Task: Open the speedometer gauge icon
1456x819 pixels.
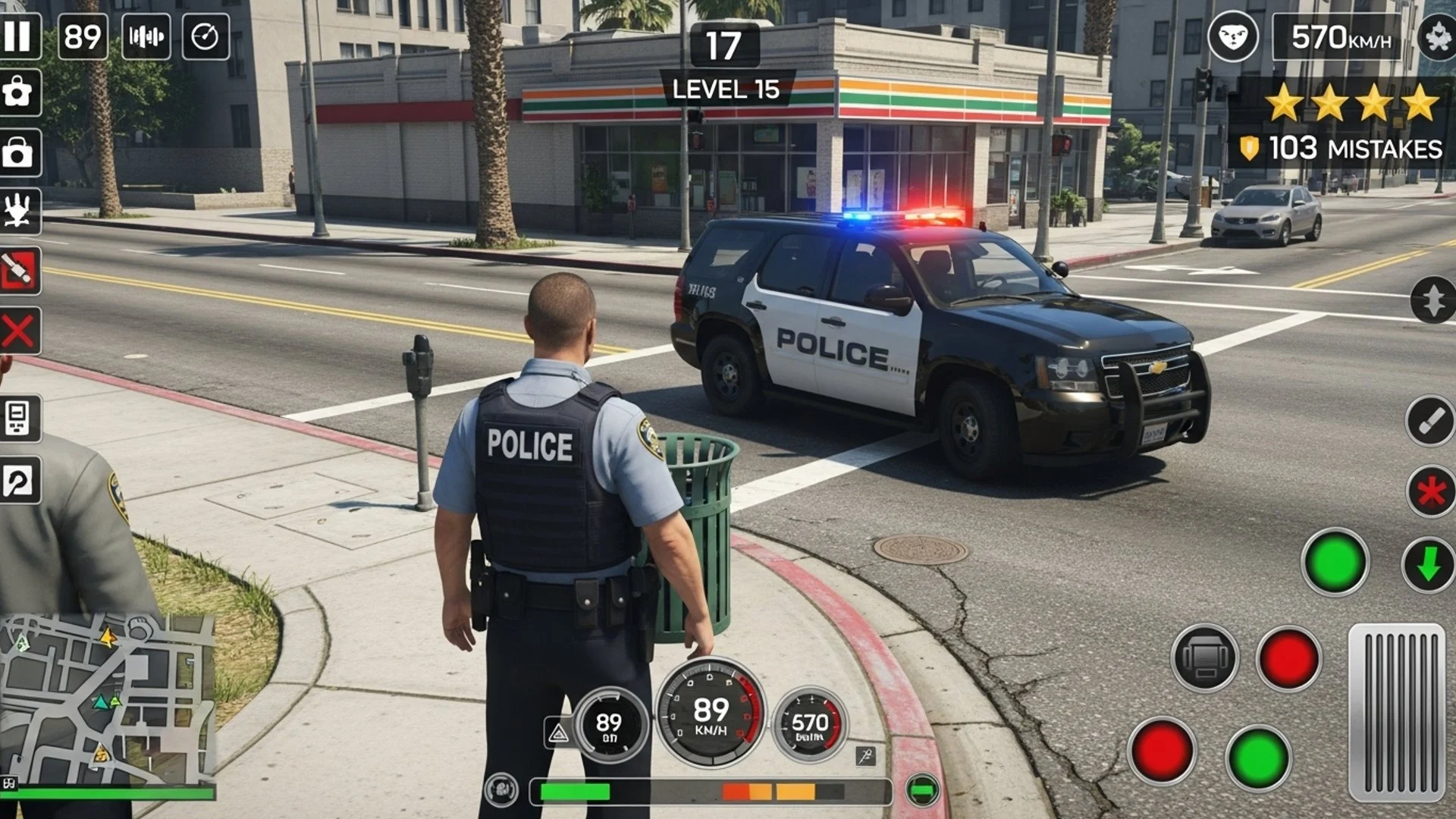Action: (206, 36)
